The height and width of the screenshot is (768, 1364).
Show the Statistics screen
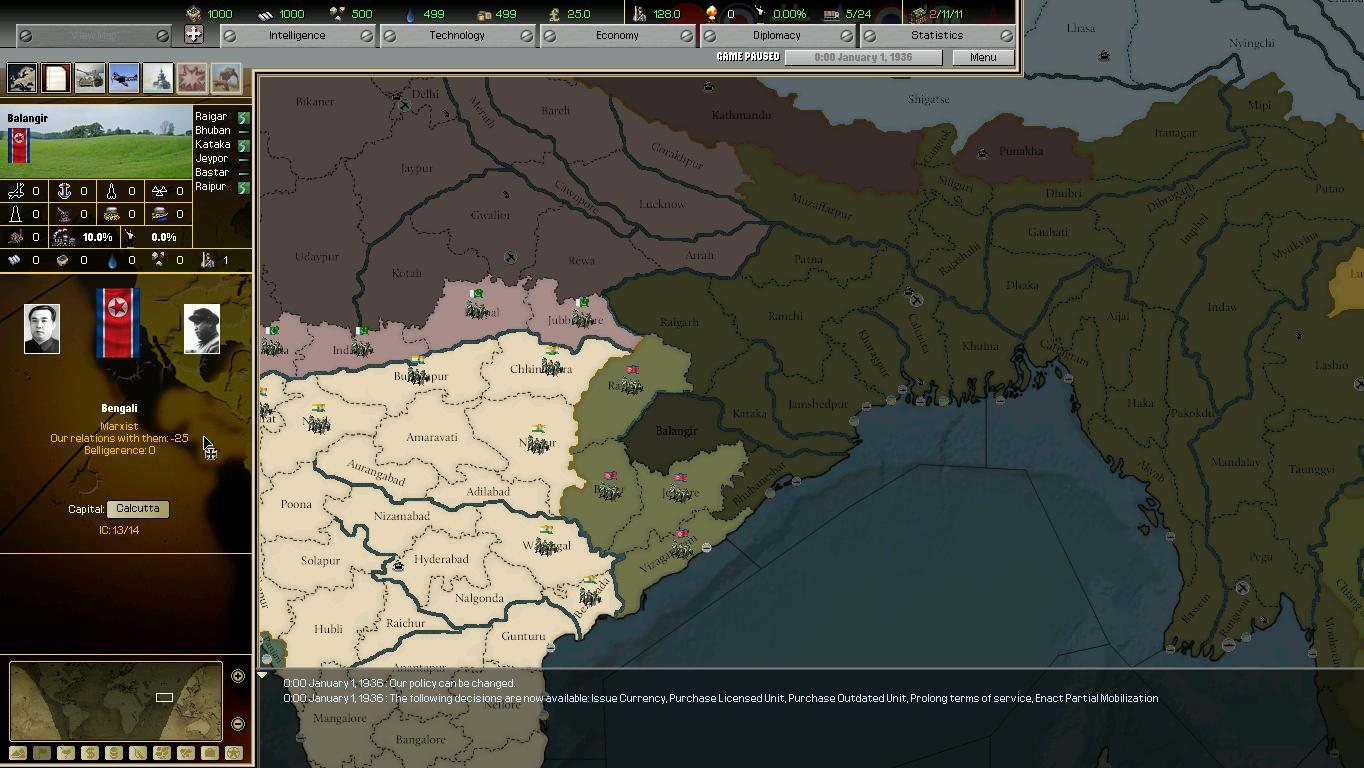(x=937, y=35)
